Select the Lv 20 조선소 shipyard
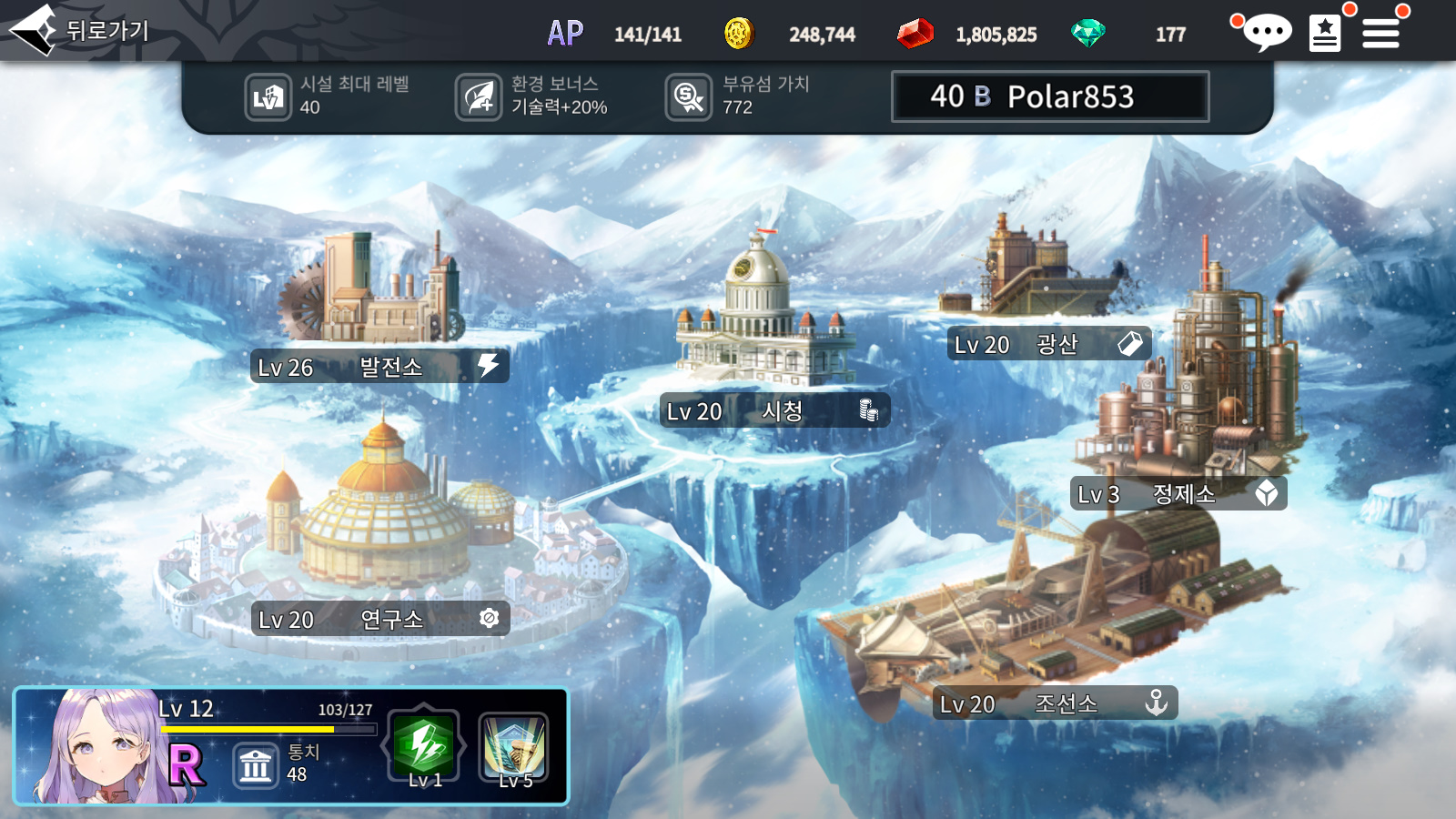The image size is (1456, 819). [1055, 703]
